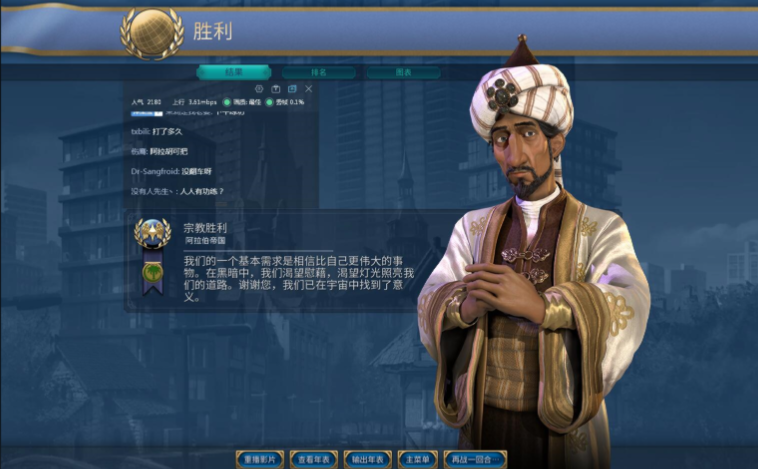Screen dimensions: 758x469
Task: Open the stream overlay gear settings
Action: coord(259,89)
